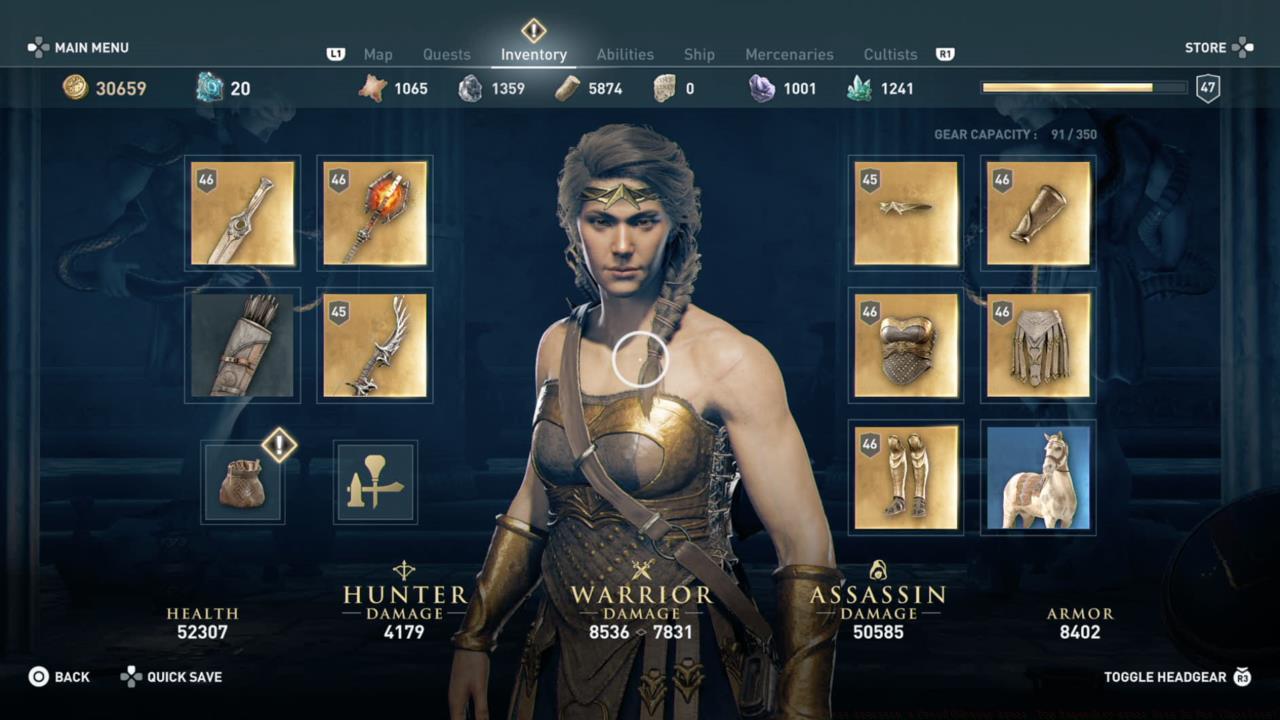Select the leg greaves armor slot

pos(905,477)
